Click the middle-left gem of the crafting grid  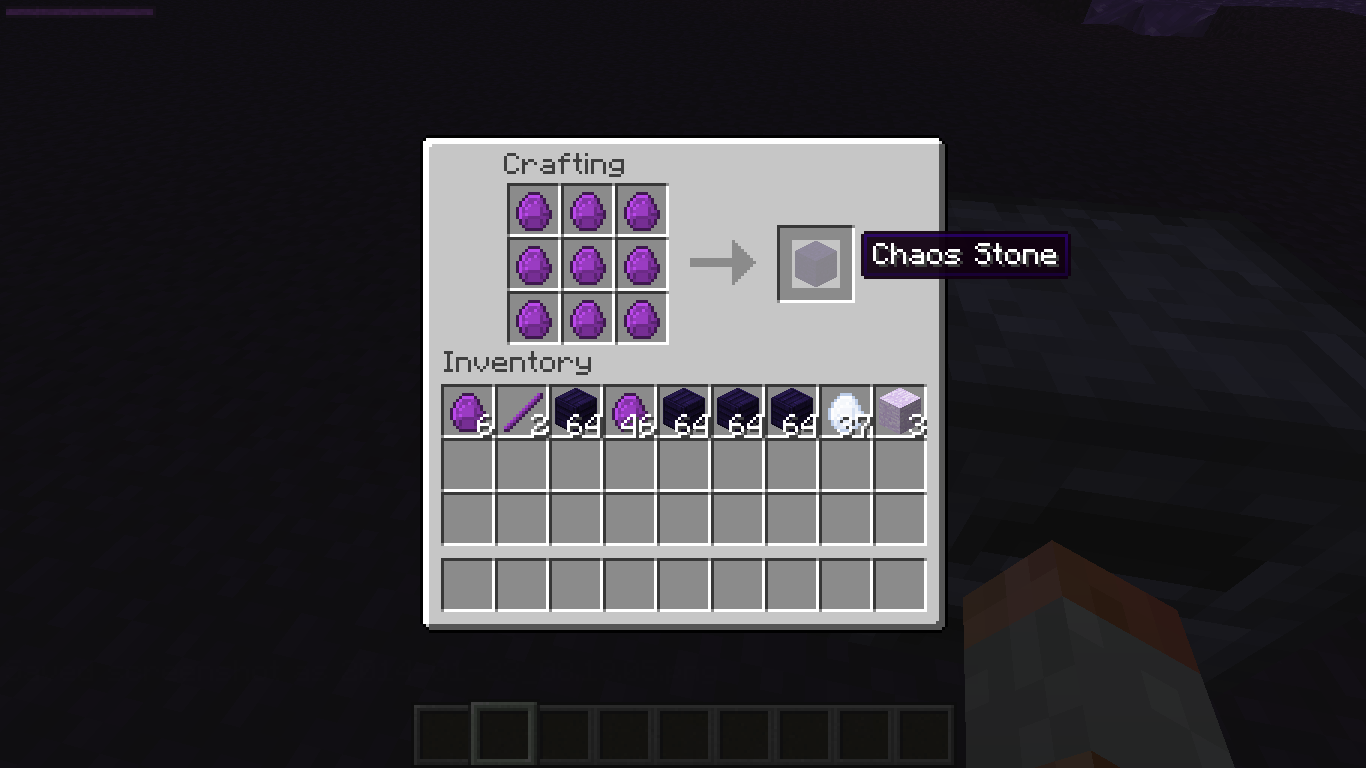pyautogui.click(x=534, y=265)
